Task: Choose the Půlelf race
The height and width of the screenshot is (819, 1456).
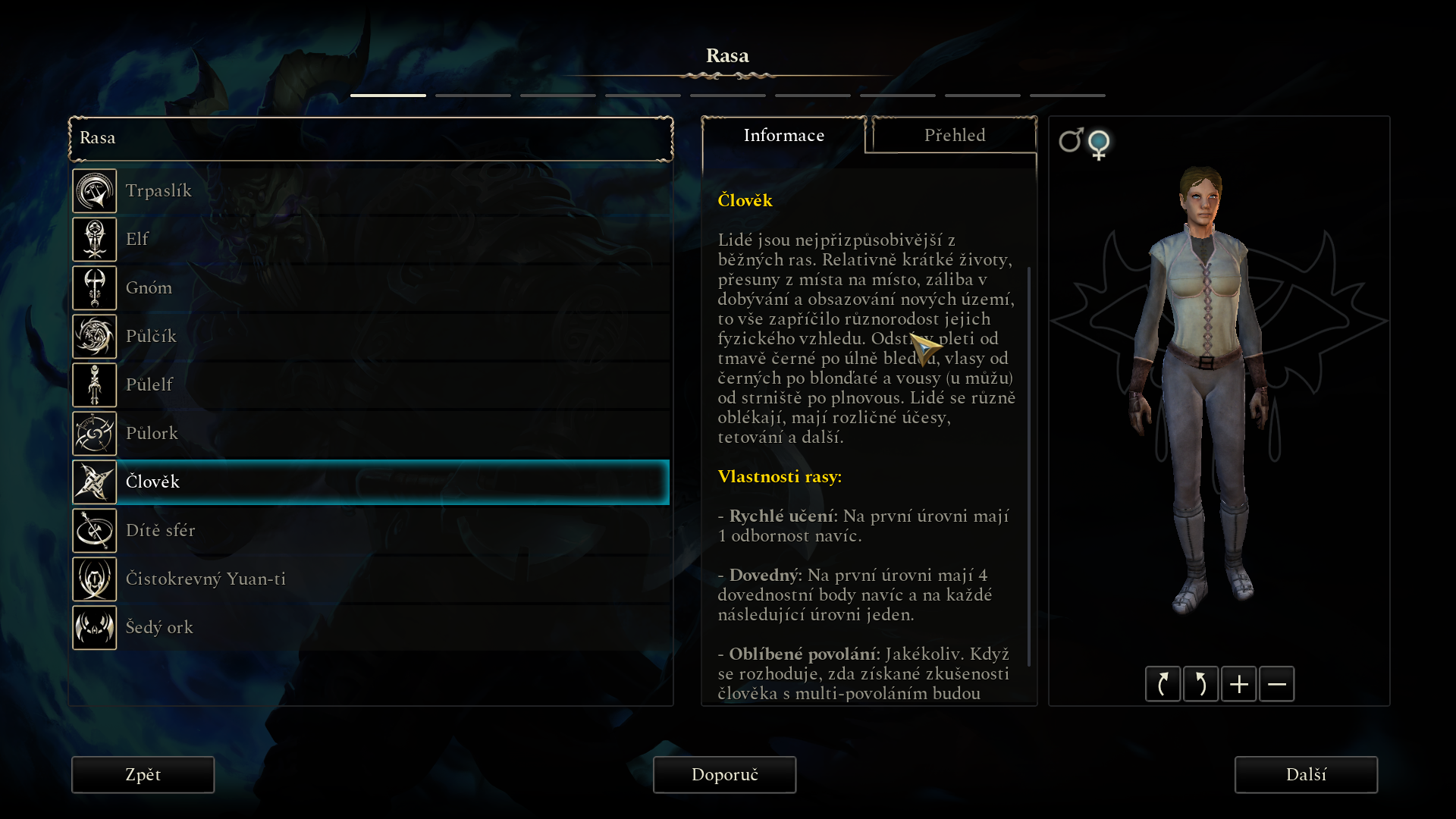Action: [370, 385]
